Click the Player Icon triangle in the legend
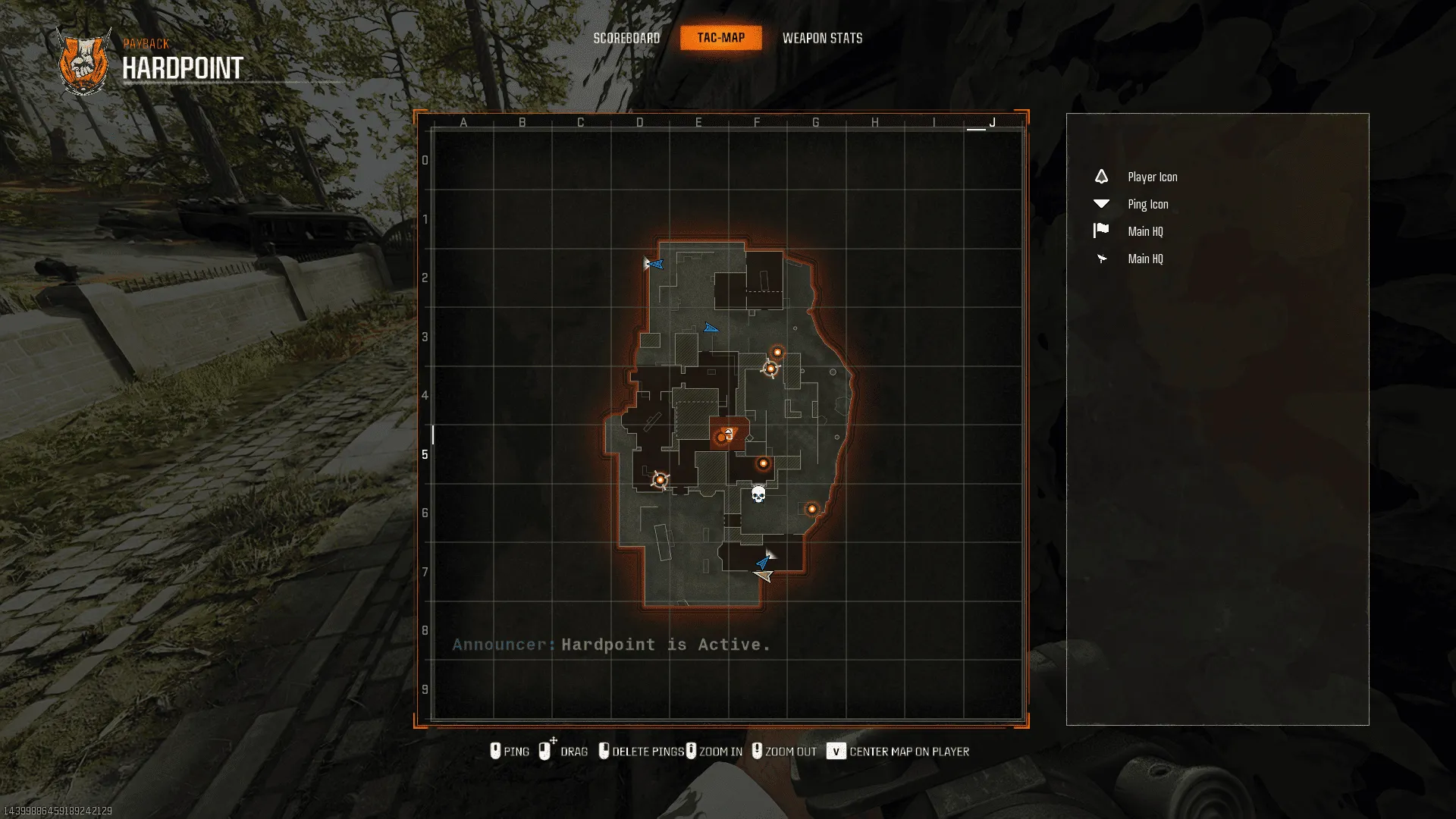 tap(1100, 176)
